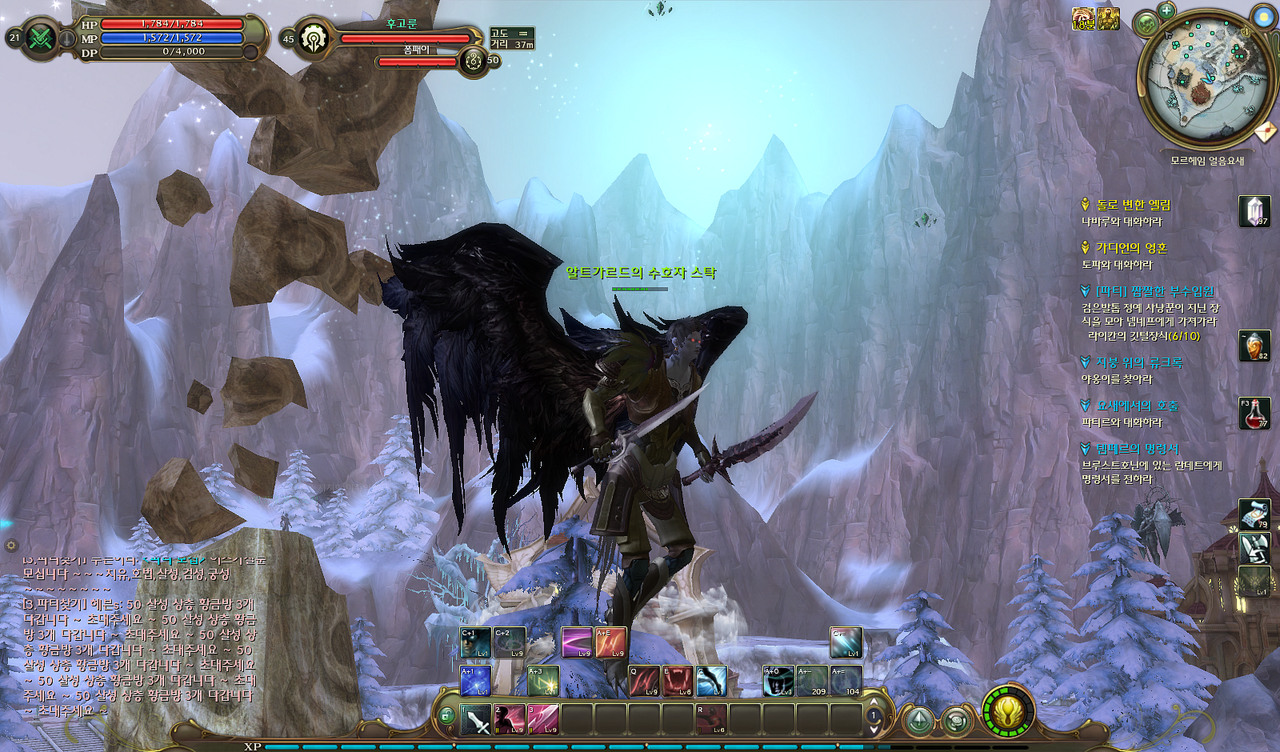Click the golden wings flight button
This screenshot has height=752, width=1280.
click(1007, 710)
